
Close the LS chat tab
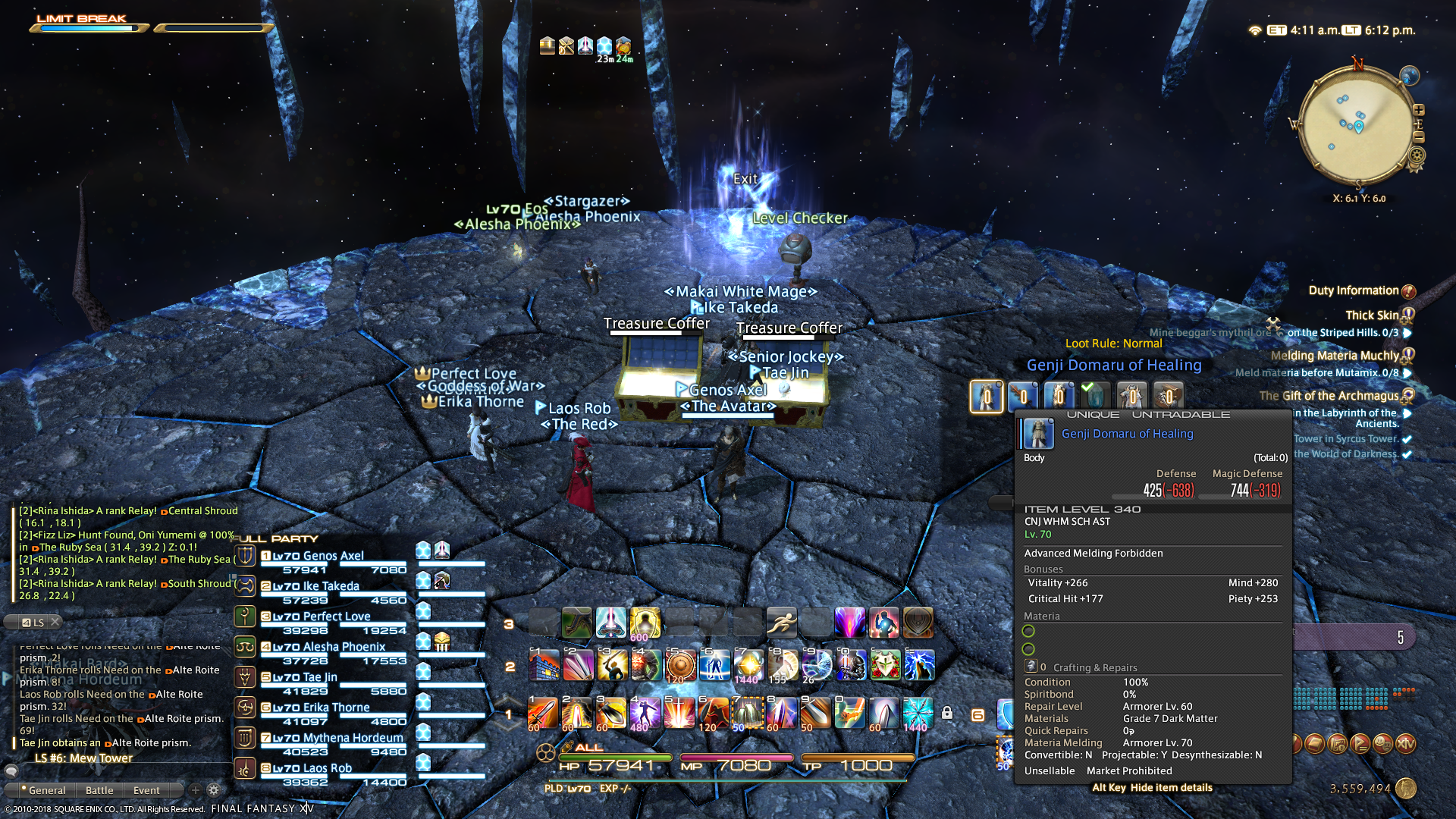point(55,622)
